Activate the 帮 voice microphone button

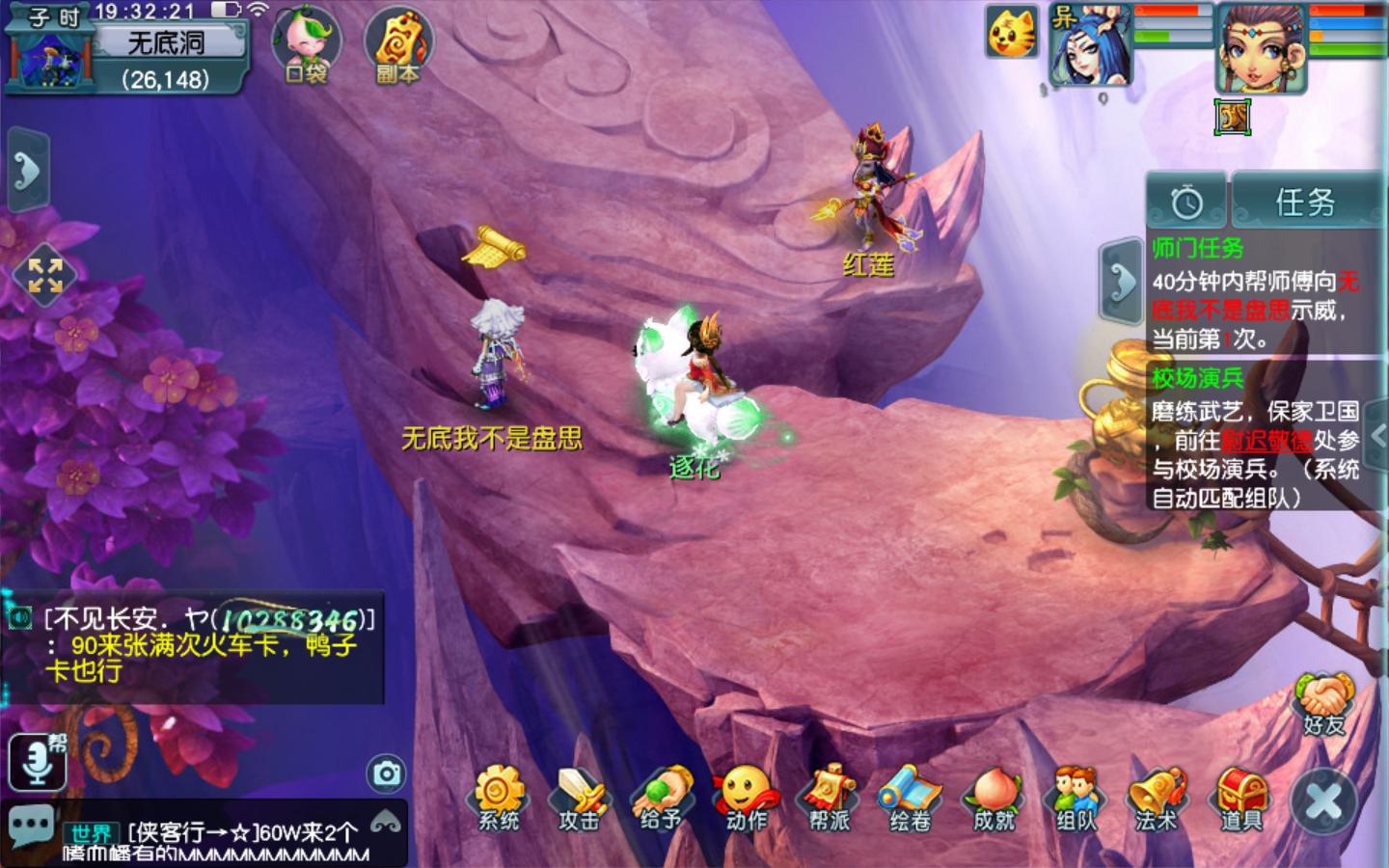pyautogui.click(x=38, y=760)
